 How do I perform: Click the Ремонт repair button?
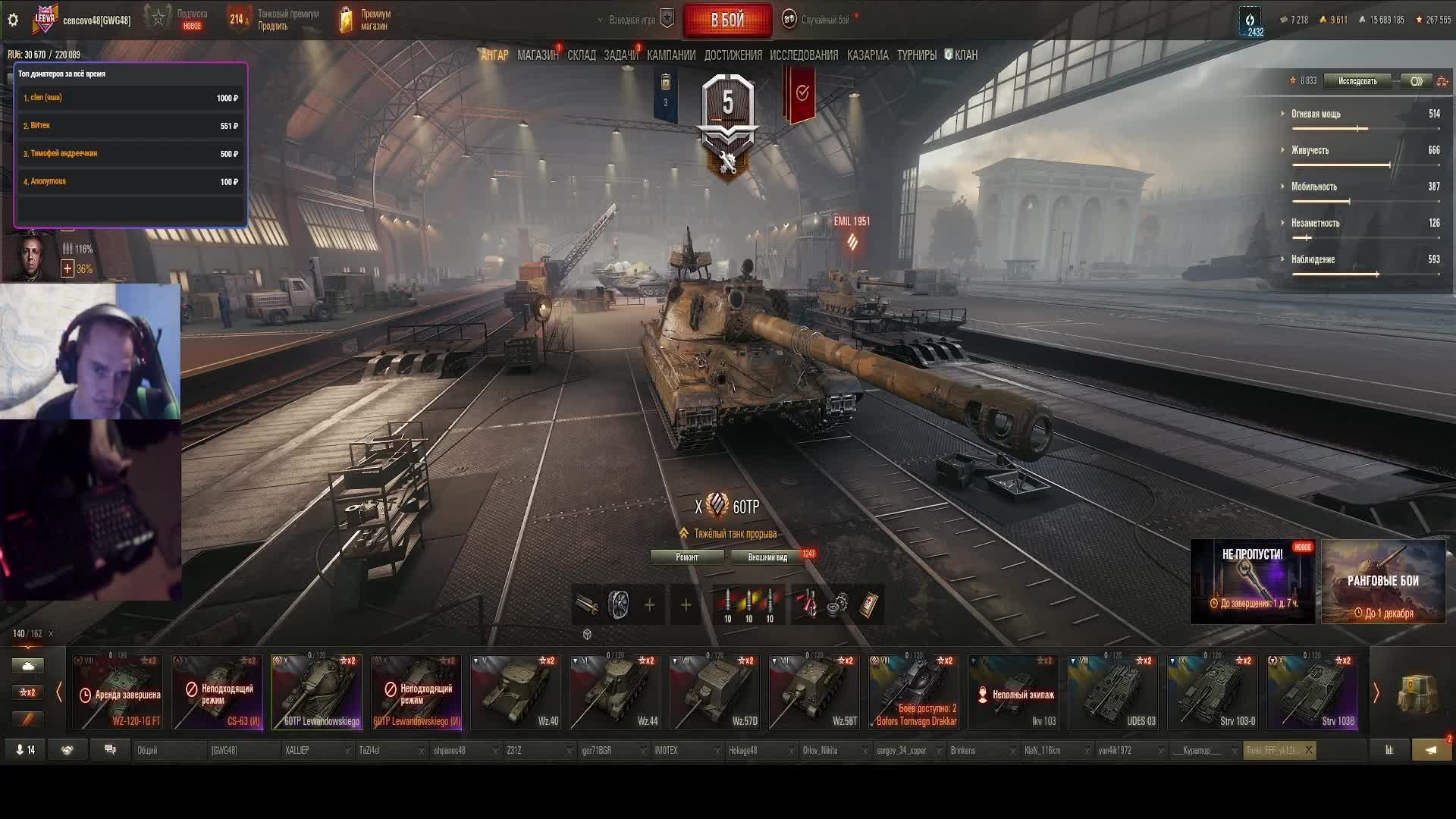pyautogui.click(x=686, y=557)
